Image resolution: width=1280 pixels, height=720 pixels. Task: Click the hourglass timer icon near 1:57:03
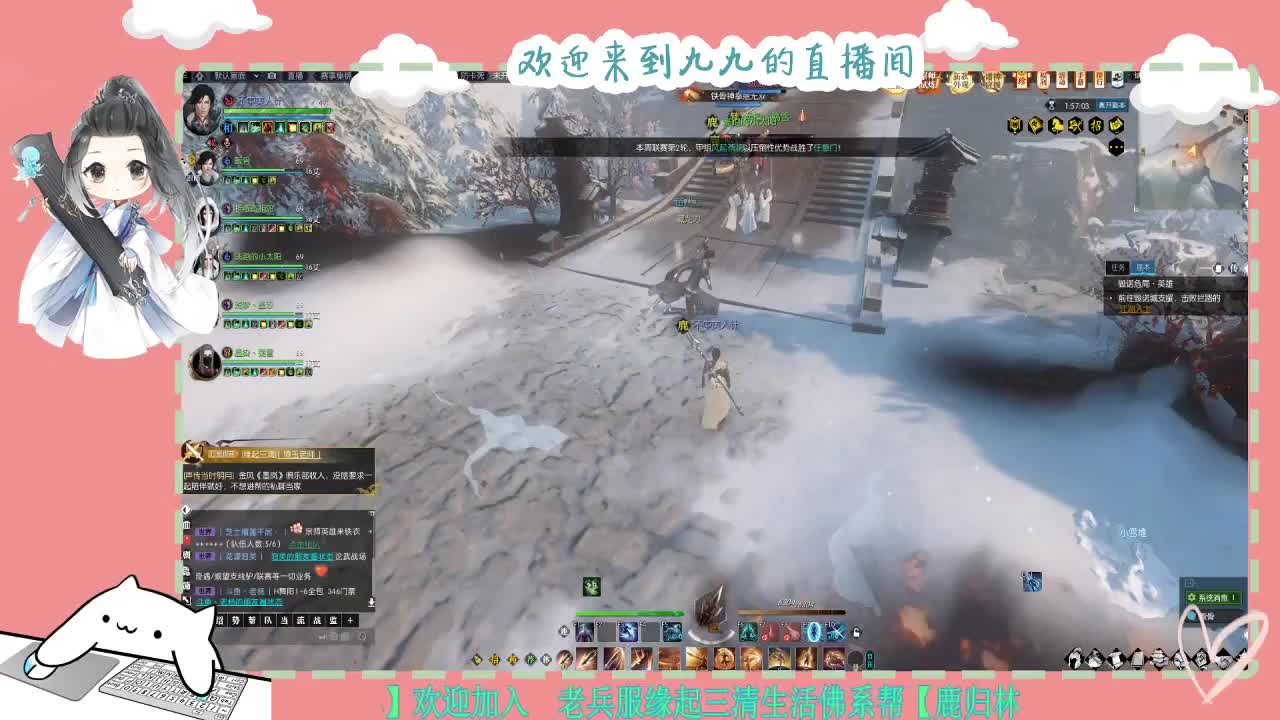tap(1051, 104)
